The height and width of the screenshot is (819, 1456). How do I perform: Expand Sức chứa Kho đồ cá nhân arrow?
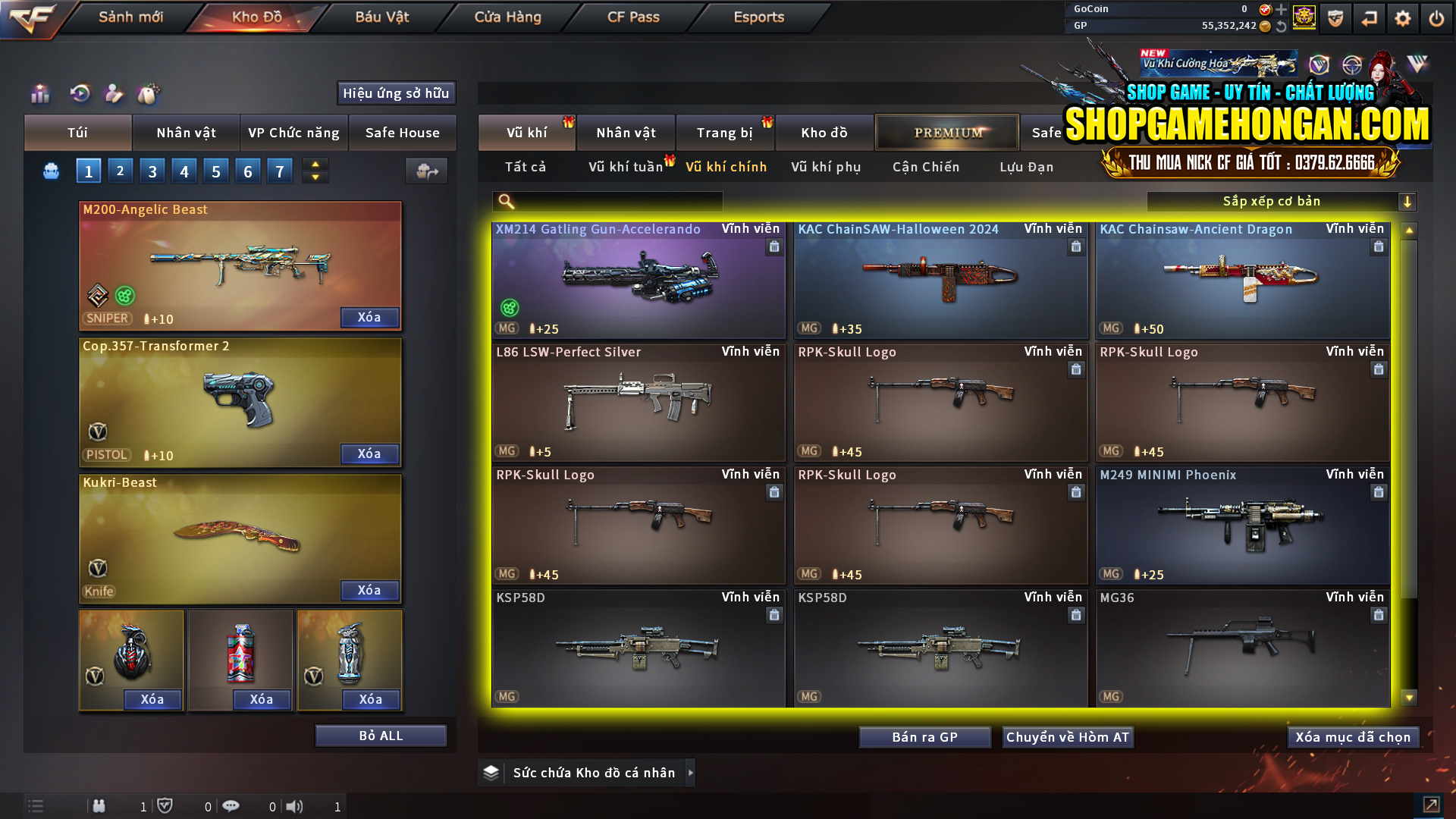pyautogui.click(x=691, y=772)
